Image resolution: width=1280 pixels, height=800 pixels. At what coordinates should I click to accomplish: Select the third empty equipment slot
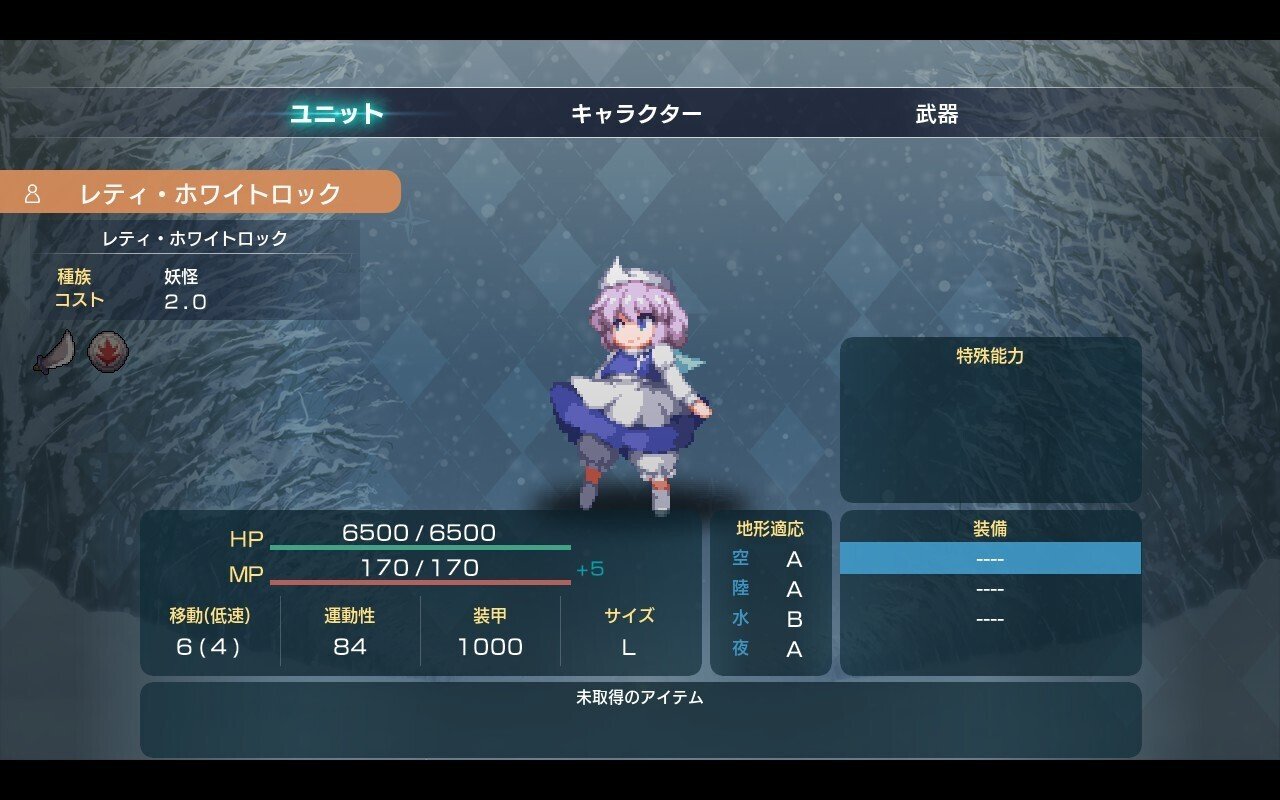click(989, 618)
